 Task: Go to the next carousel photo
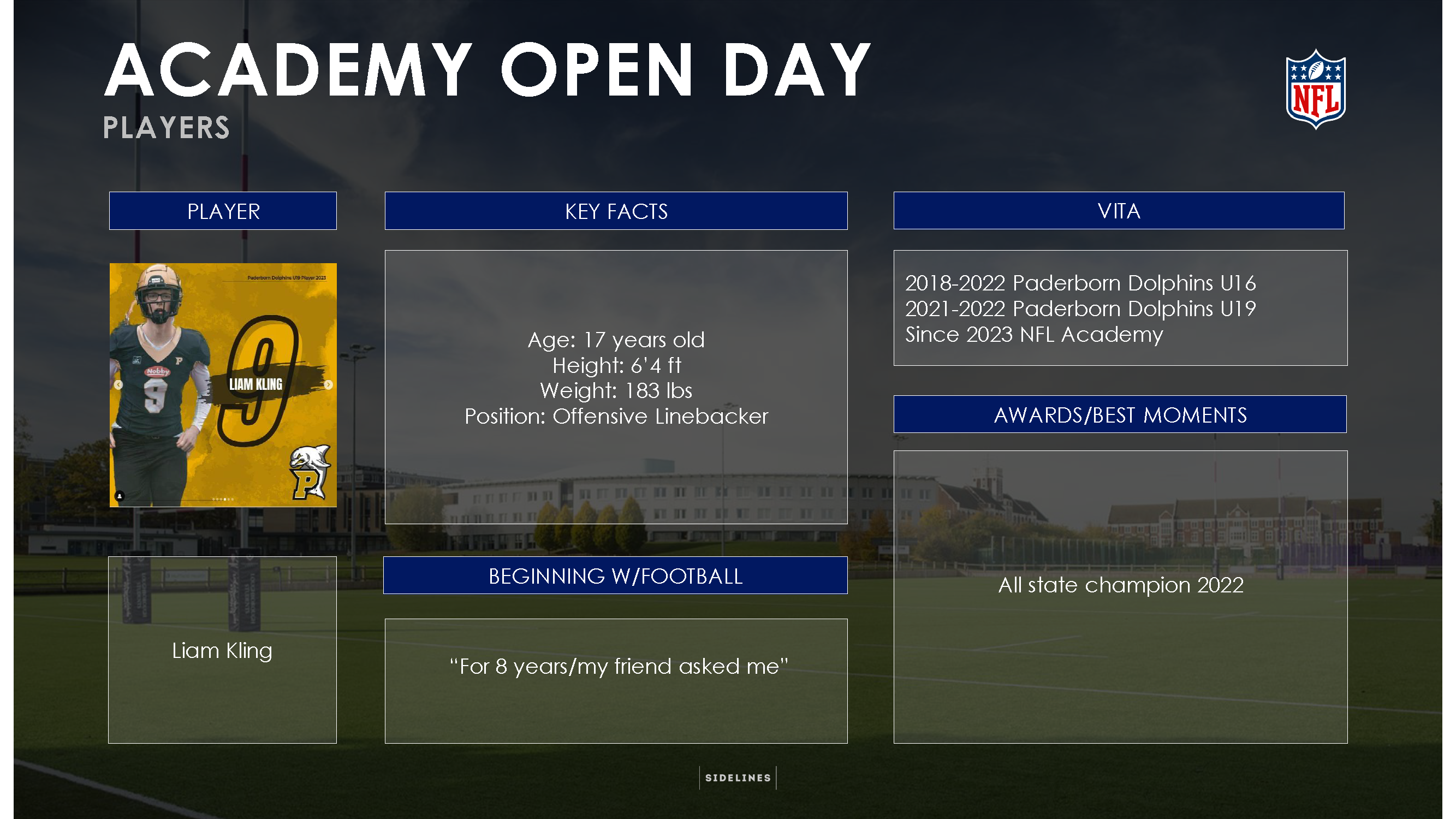[329, 385]
